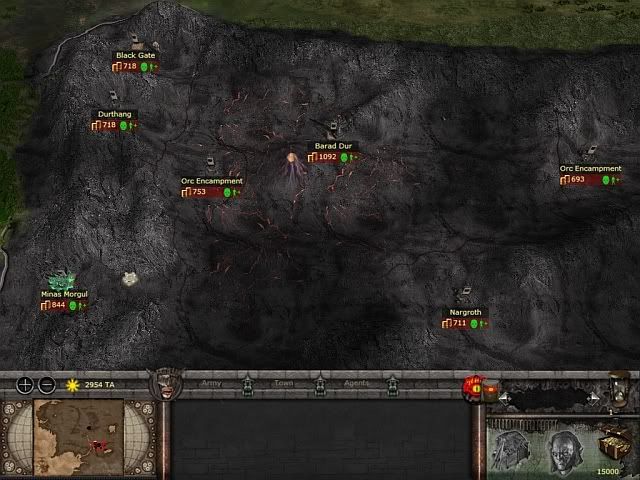Switch to the Army tab
Screen dimensions: 640x480
213,383
